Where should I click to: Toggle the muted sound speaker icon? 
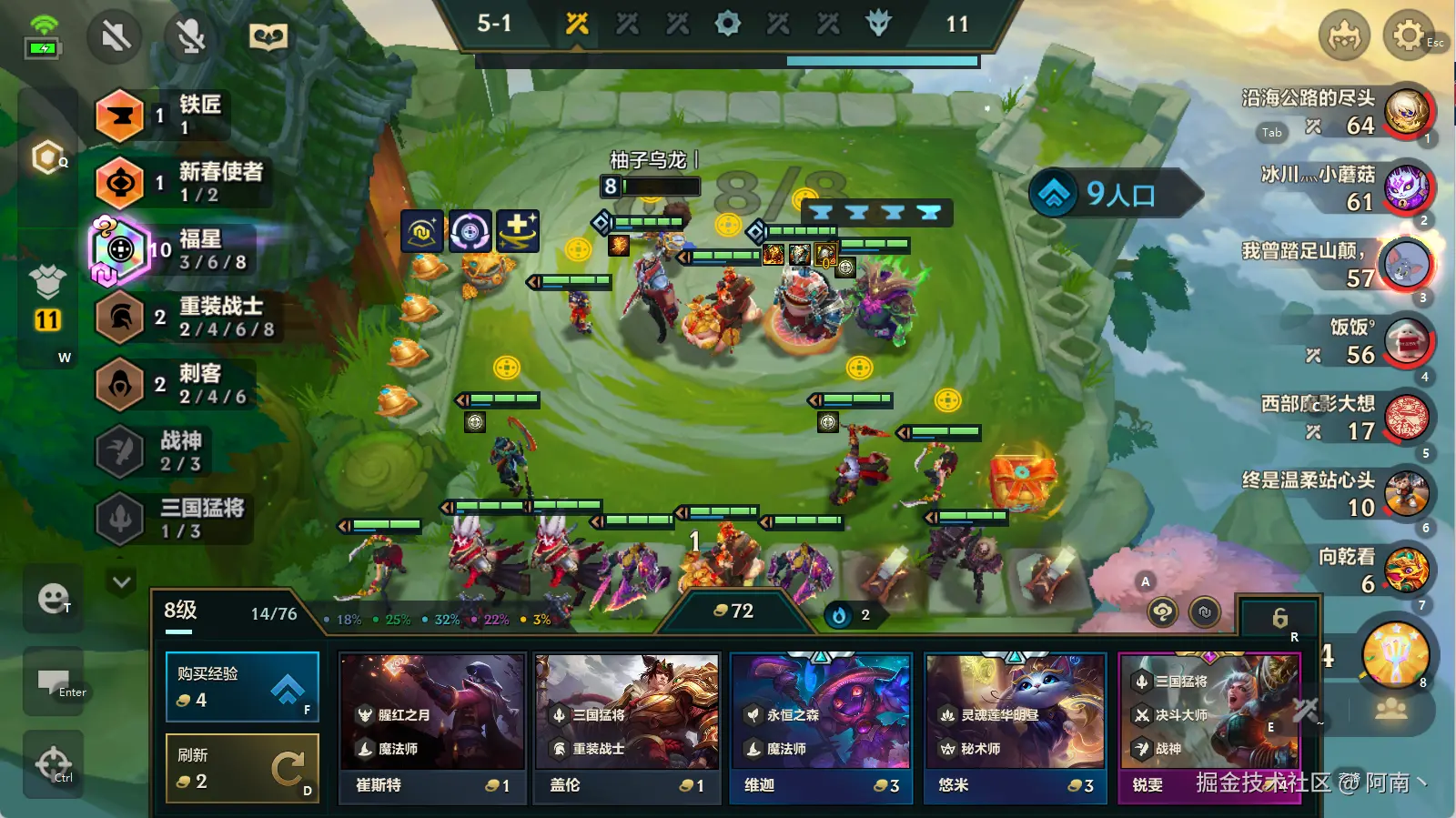coord(115,36)
